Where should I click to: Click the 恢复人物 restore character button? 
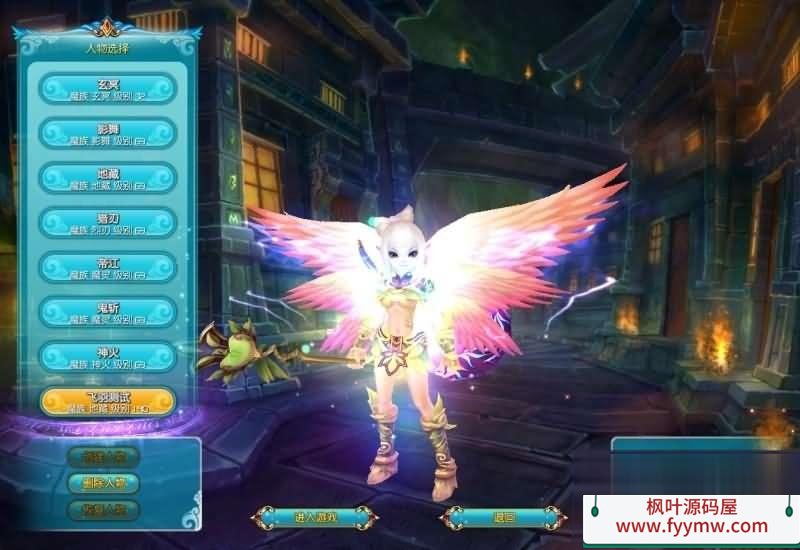pyautogui.click(x=104, y=509)
